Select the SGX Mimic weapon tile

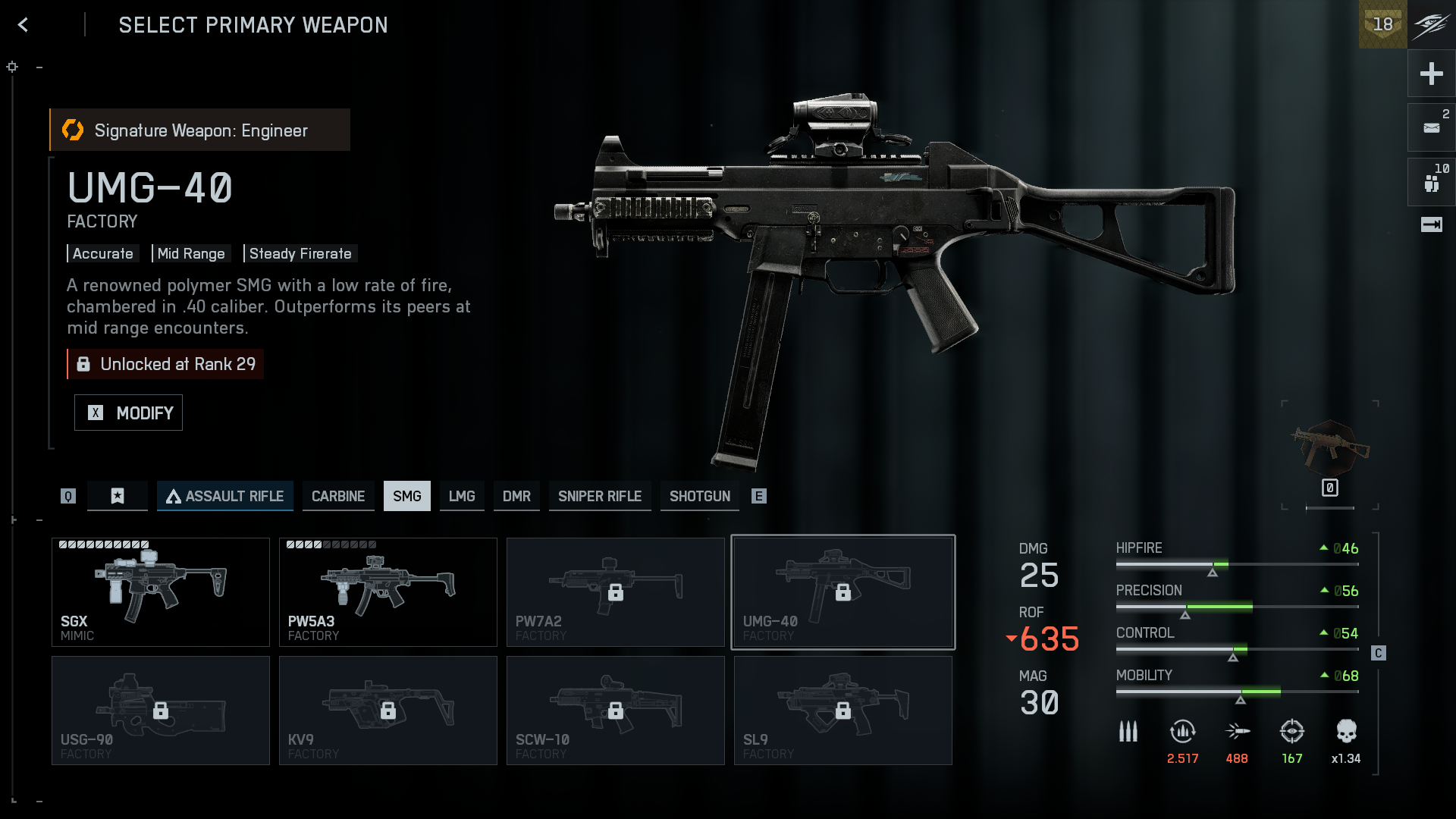pos(161,592)
